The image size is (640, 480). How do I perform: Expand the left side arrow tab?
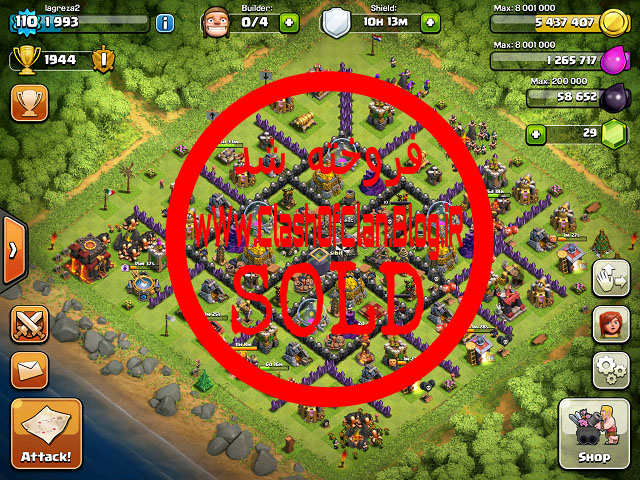coord(9,250)
